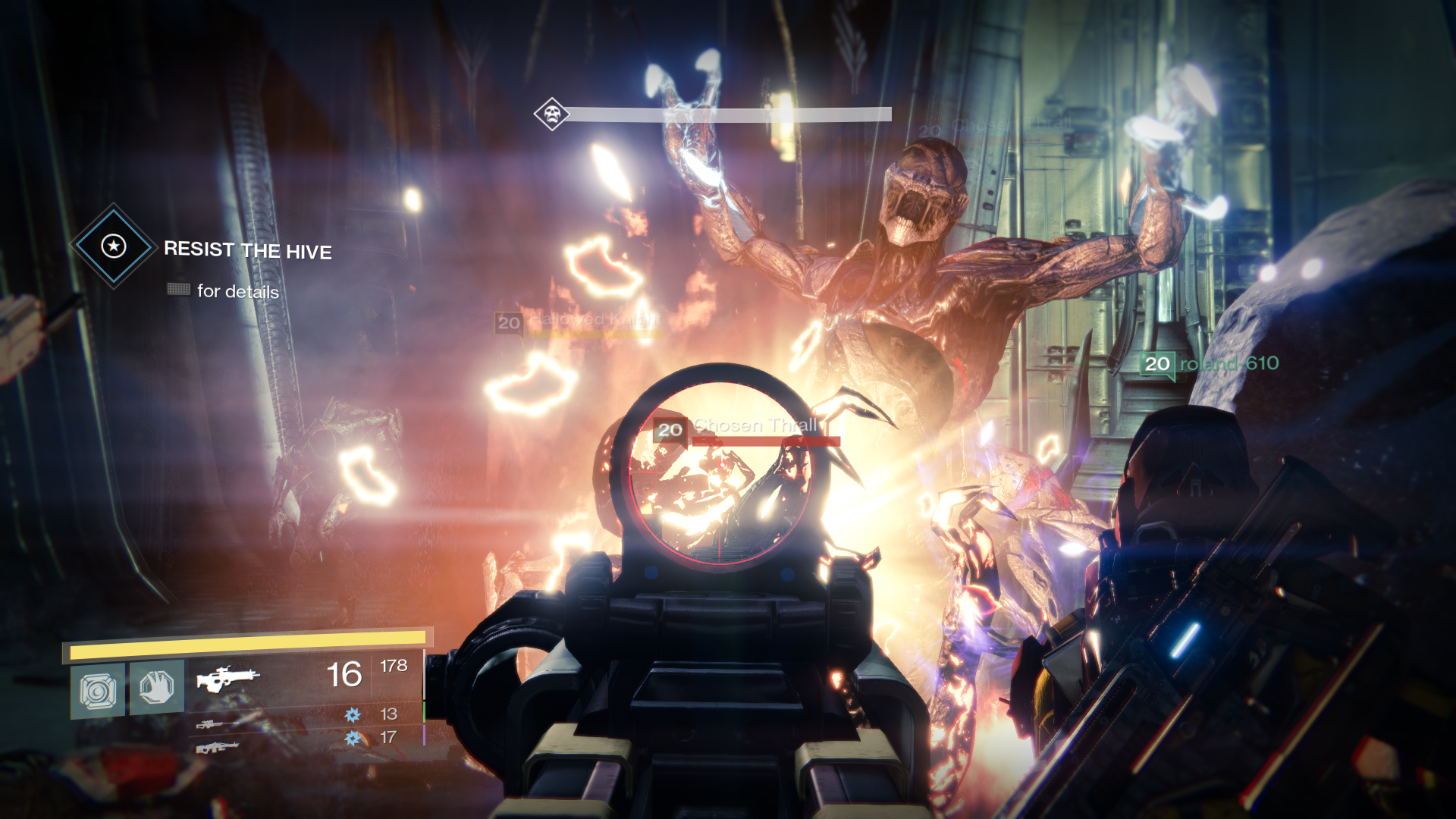Switch to the heavy weapon with 17 ammo
This screenshot has height=819, width=1456.
pos(218,748)
